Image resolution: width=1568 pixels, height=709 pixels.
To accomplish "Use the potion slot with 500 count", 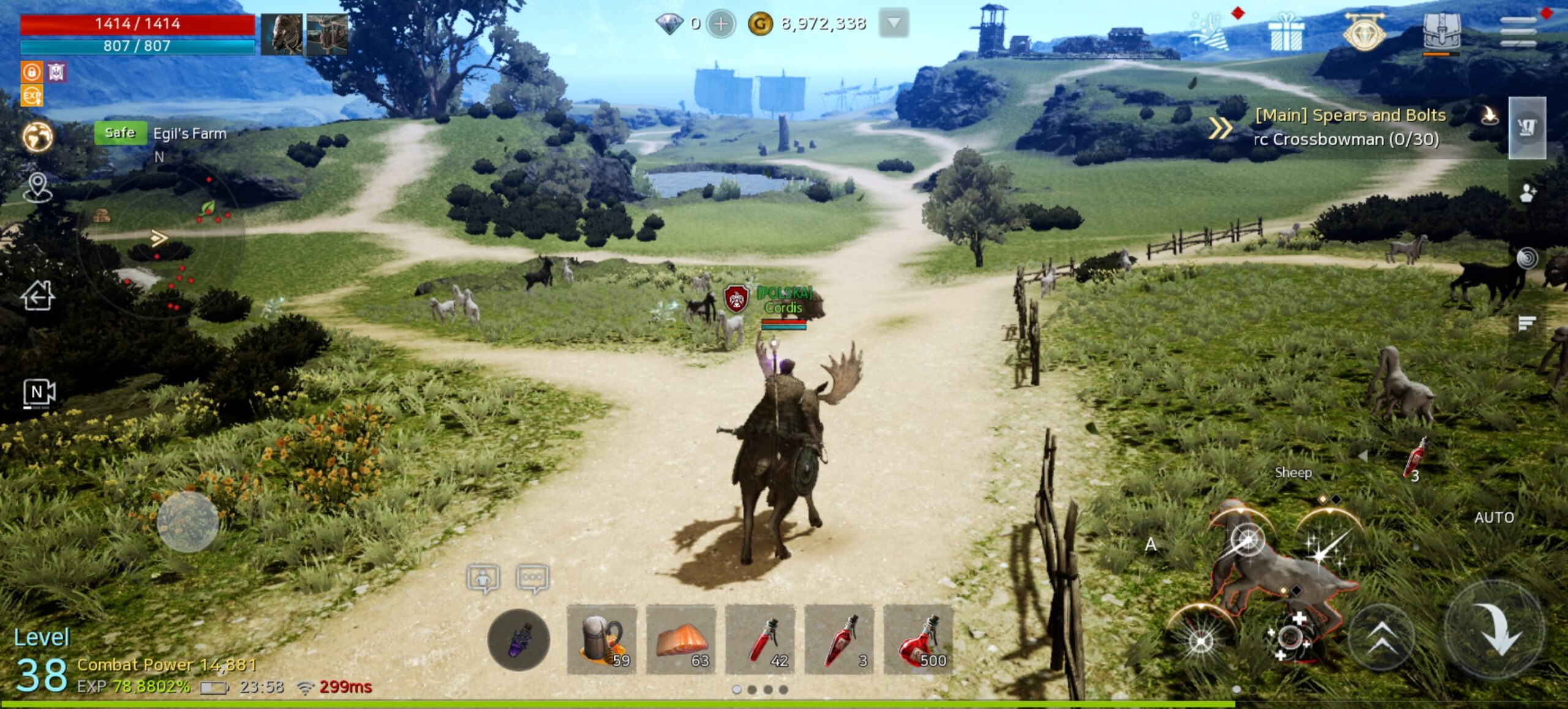I will [918, 639].
